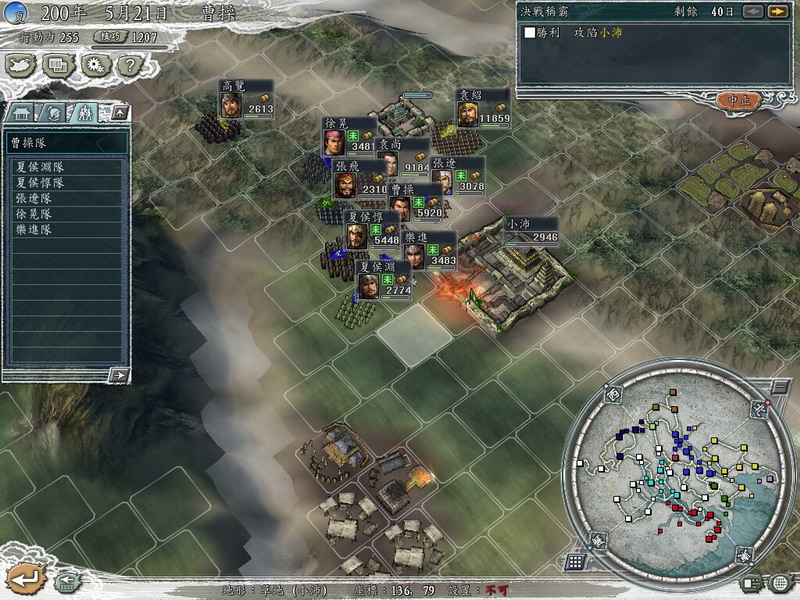This screenshot has width=800, height=600.
Task: Choose 張遼隊 from the unit list
Action: point(34,199)
